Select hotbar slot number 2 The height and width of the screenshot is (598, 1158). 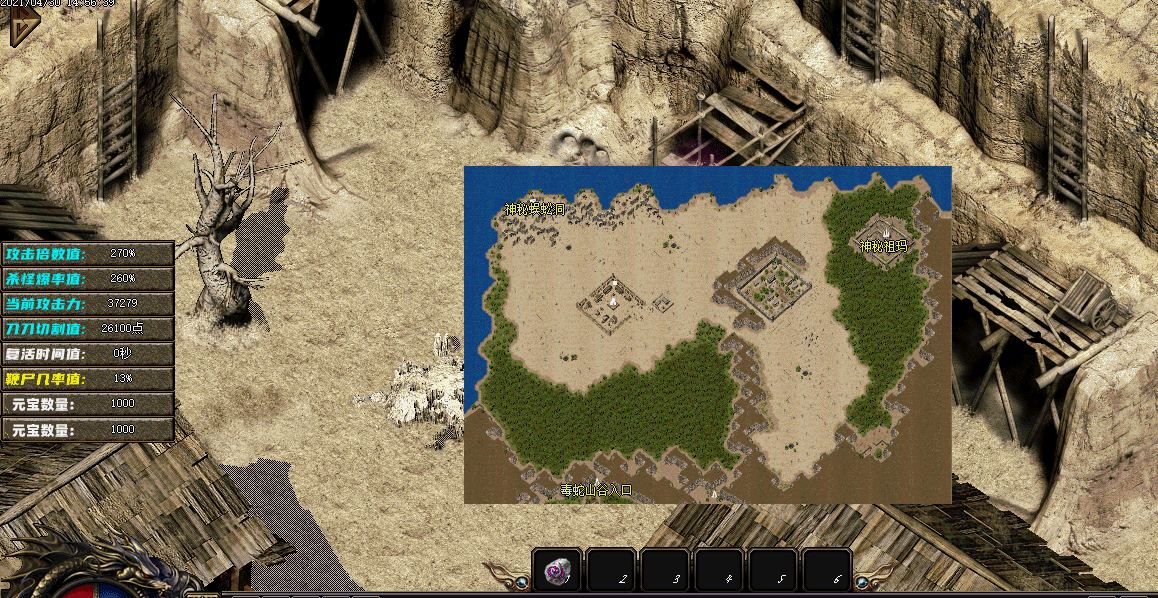point(611,571)
